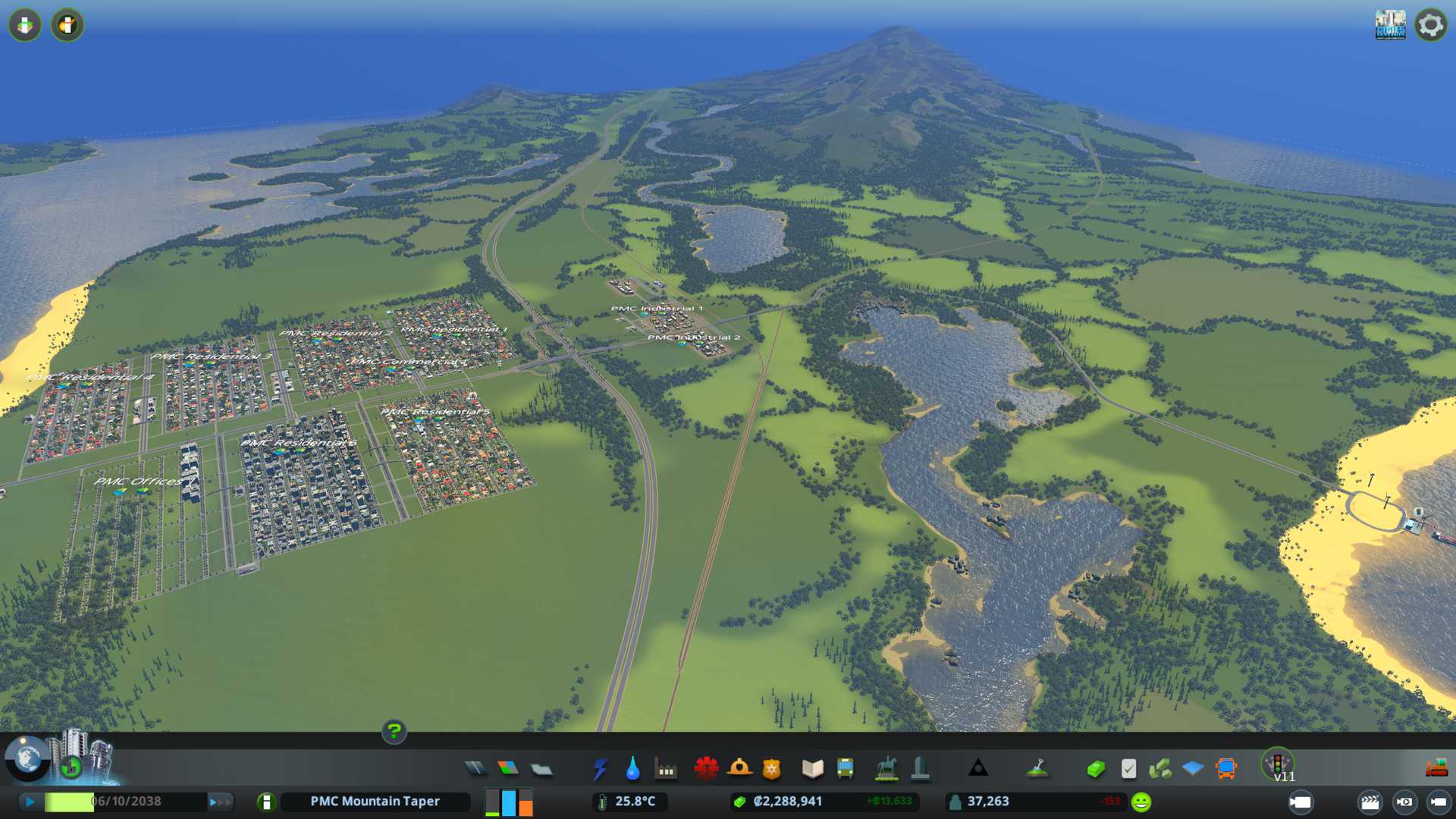Open the Electricity lightning bolt menu
Viewport: 1456px width, 819px height.
tap(600, 769)
